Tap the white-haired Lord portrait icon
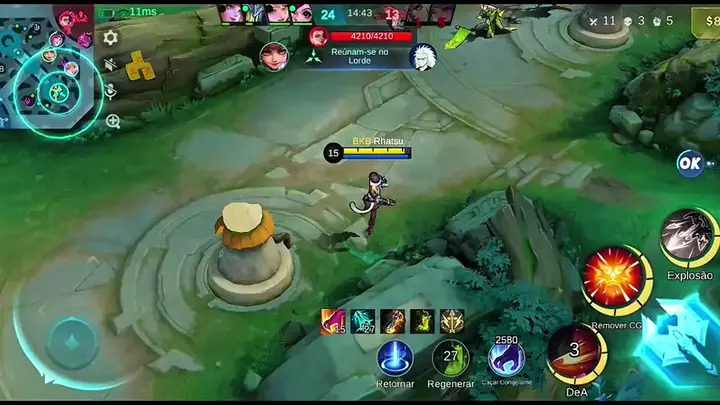This screenshot has width=720, height=405. pos(421,56)
